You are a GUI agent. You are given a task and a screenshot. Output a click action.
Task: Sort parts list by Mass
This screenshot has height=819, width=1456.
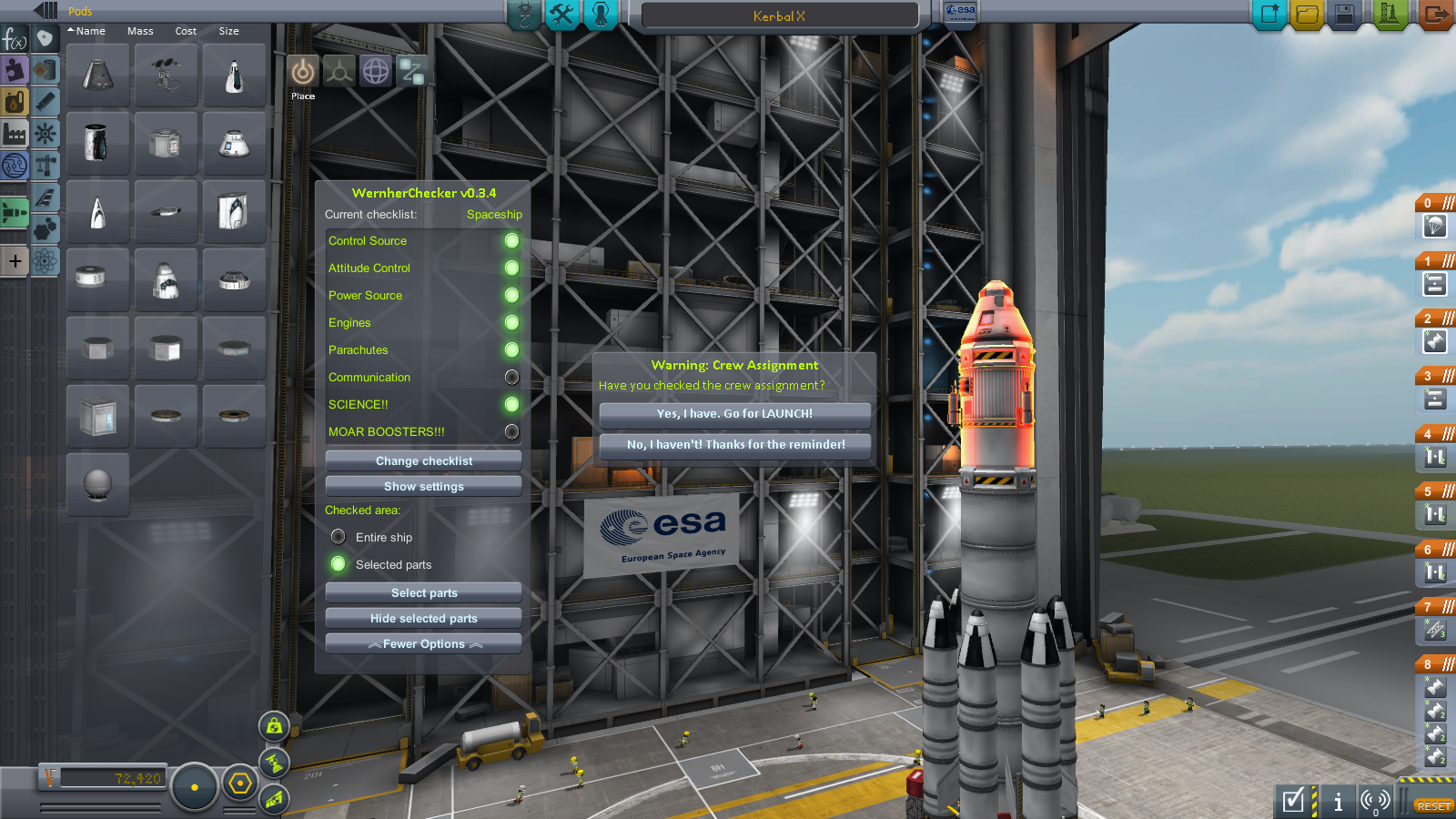click(x=140, y=31)
